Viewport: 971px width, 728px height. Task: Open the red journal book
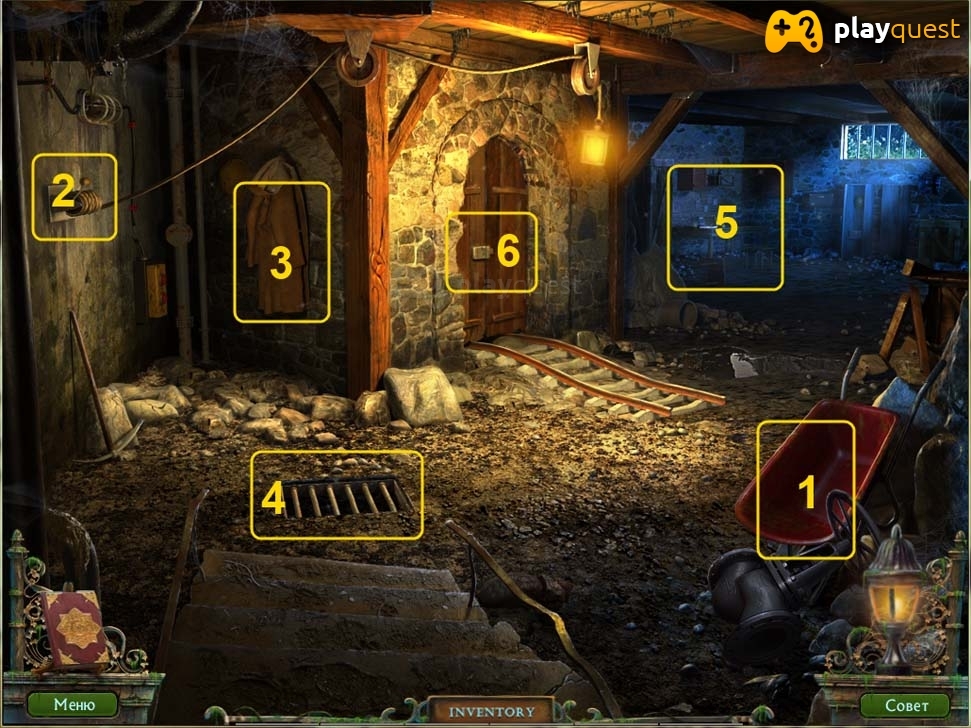tap(73, 627)
